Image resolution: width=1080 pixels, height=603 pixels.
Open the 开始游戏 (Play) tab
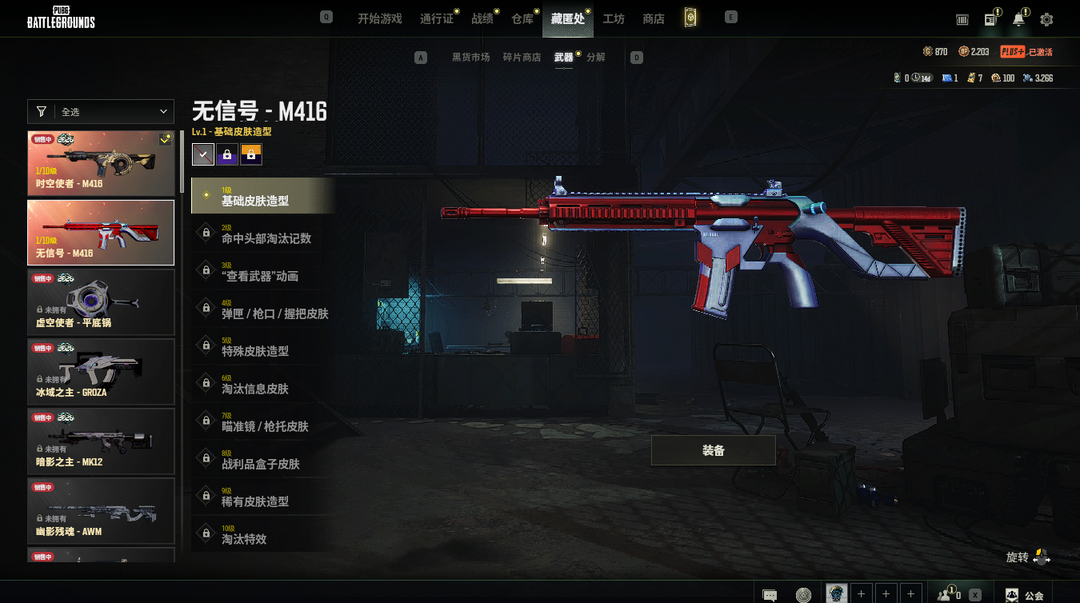click(379, 19)
